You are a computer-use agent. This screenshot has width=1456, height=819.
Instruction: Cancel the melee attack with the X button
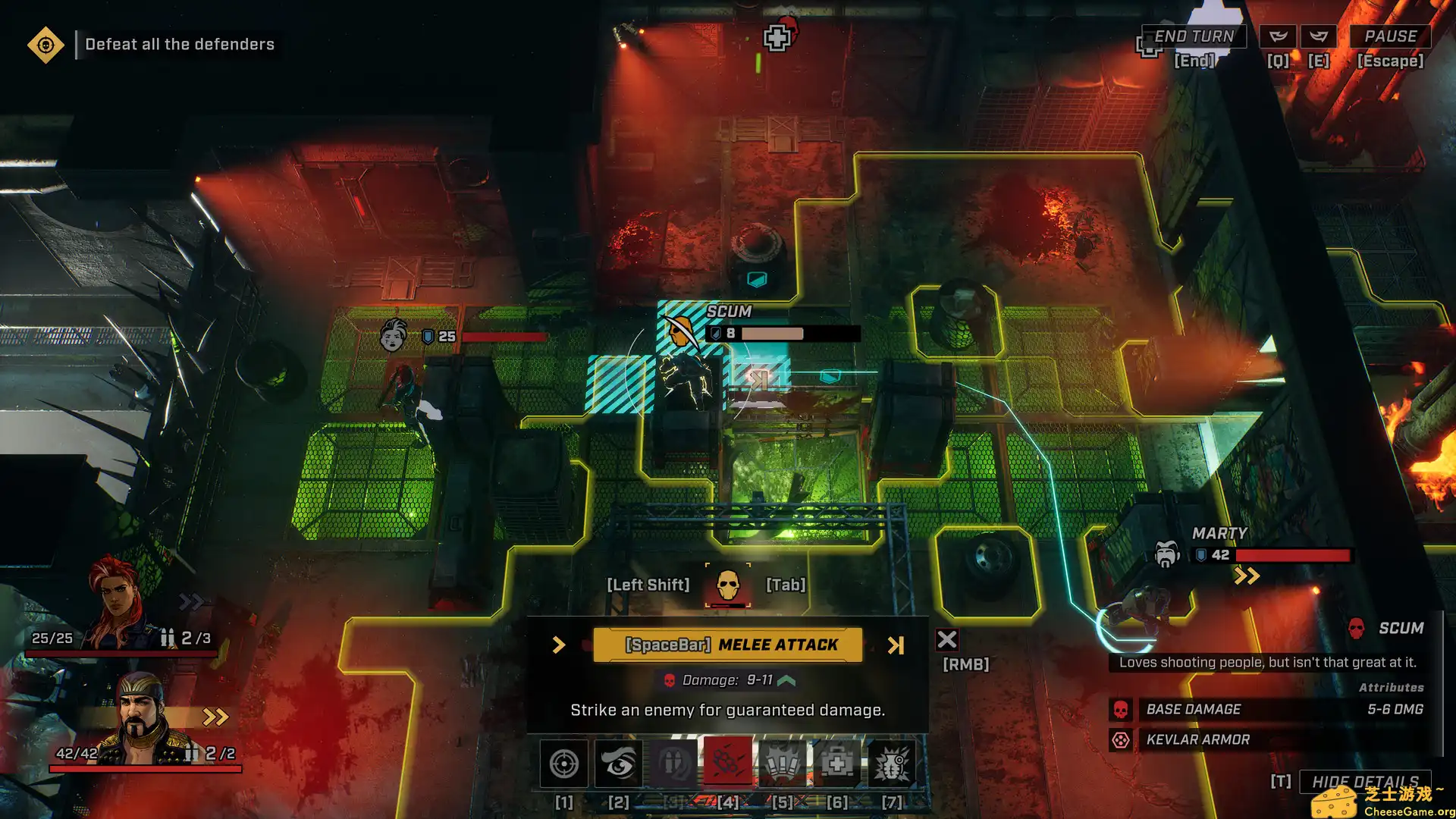946,640
